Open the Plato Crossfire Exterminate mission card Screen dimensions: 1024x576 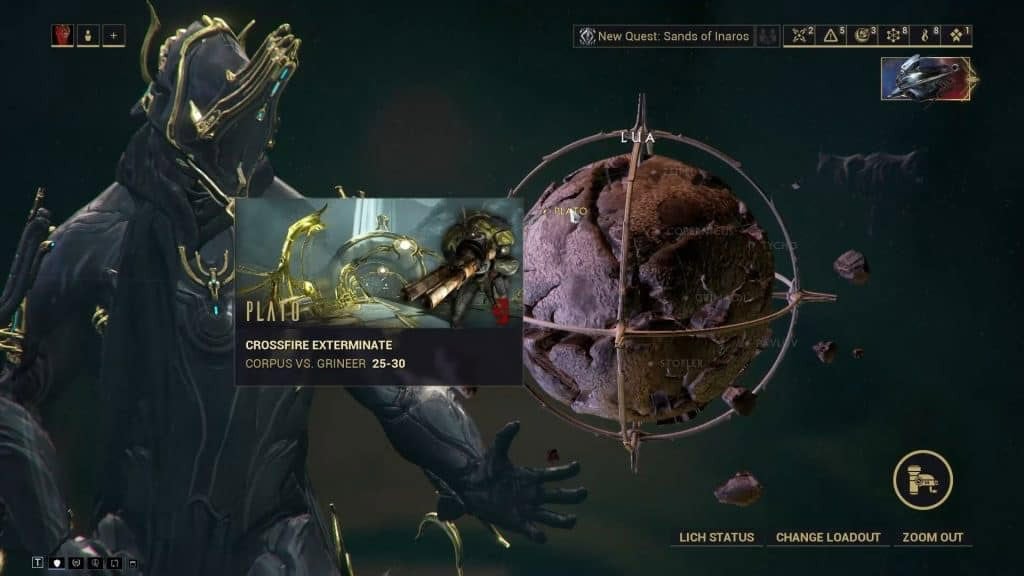(x=379, y=291)
